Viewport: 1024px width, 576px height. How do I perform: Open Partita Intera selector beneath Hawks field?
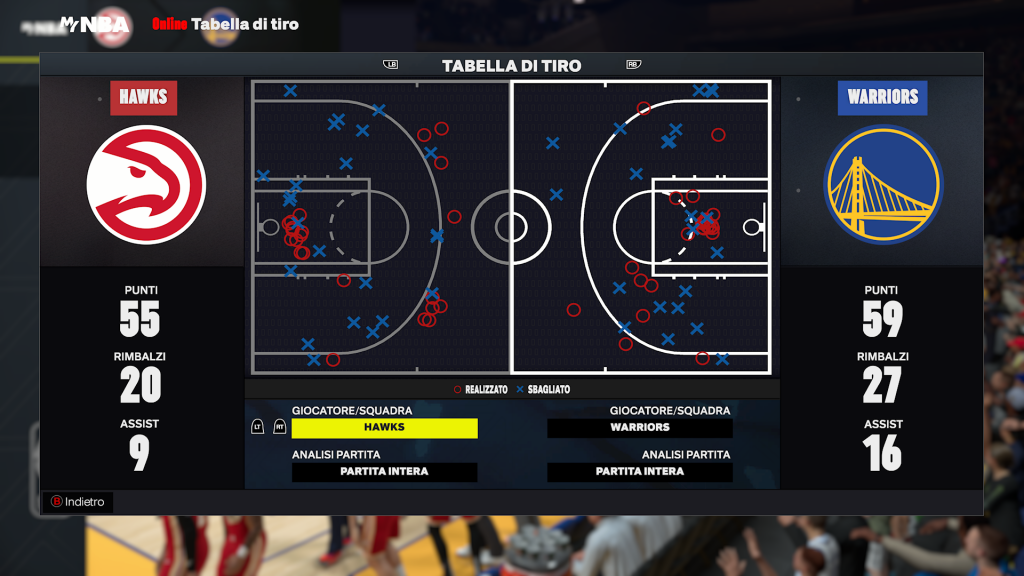tap(384, 471)
